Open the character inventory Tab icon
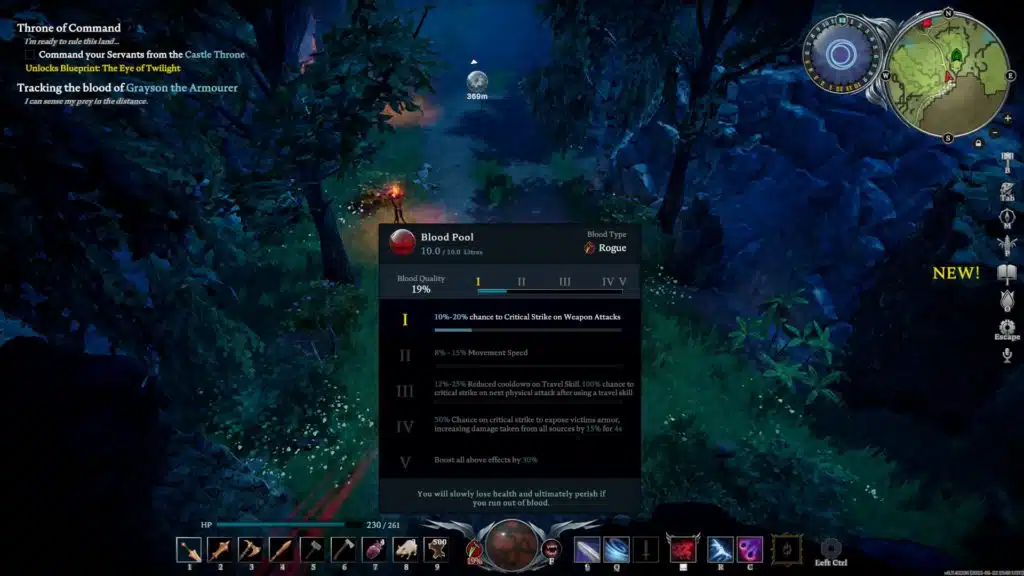 [1007, 188]
